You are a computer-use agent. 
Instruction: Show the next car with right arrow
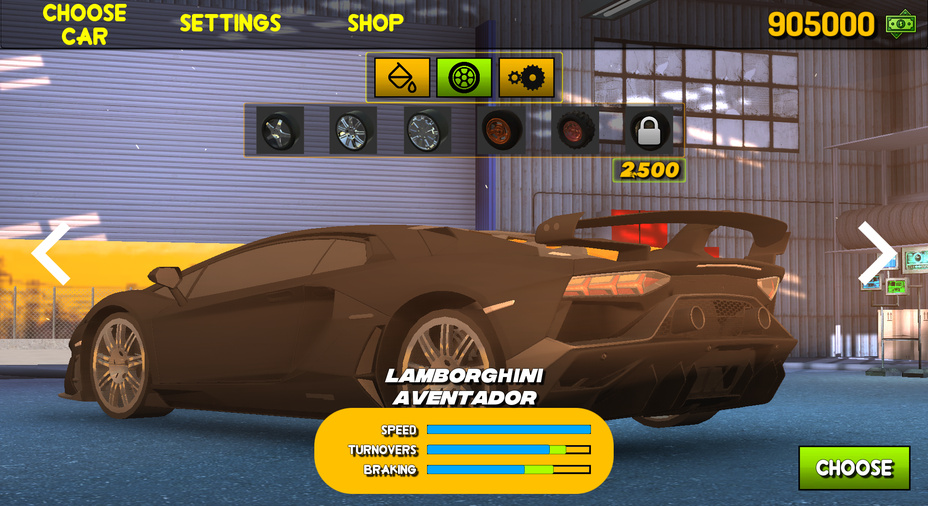(x=876, y=253)
